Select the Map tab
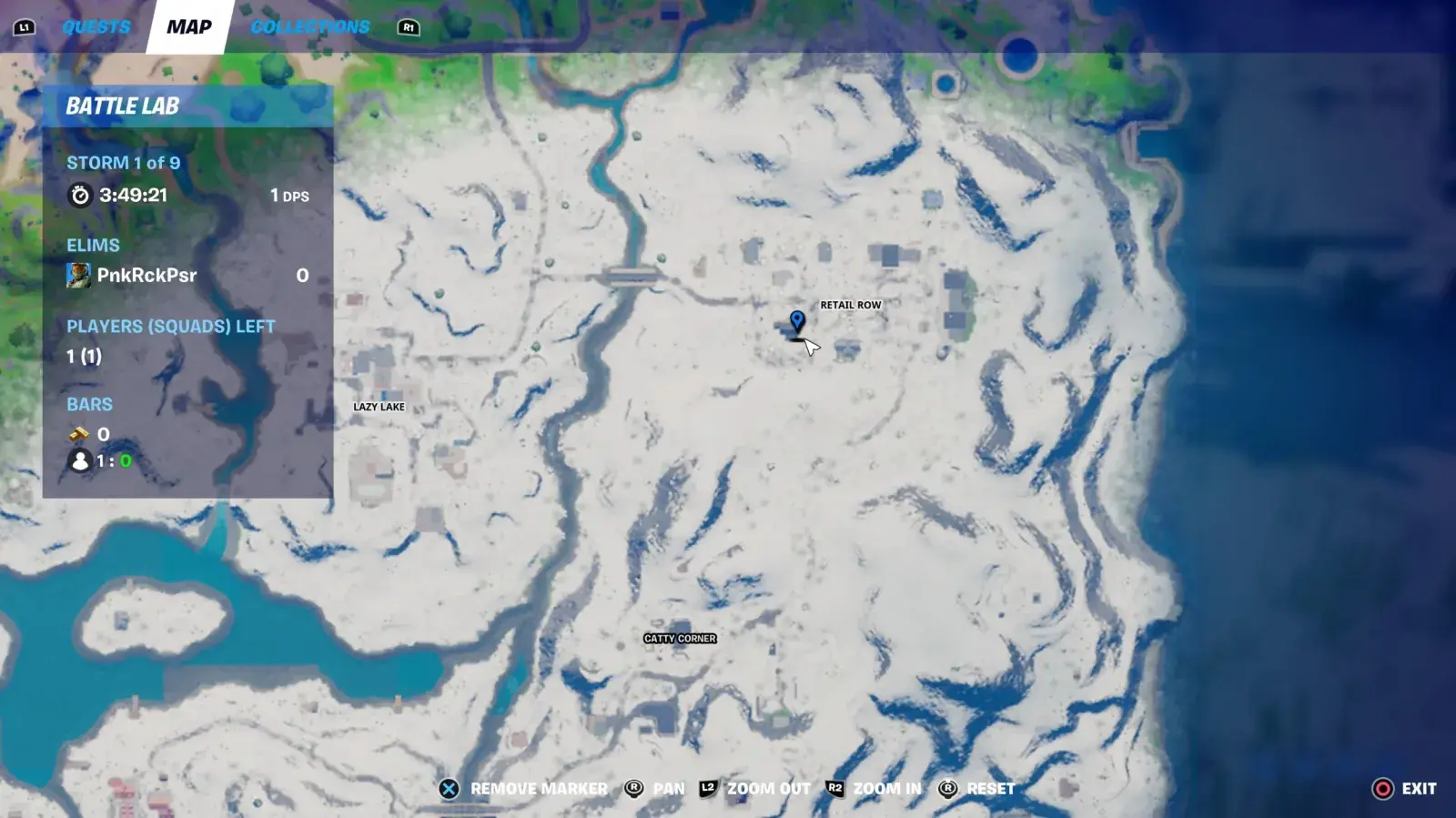Viewport: 1456px width, 818px height. tap(188, 25)
